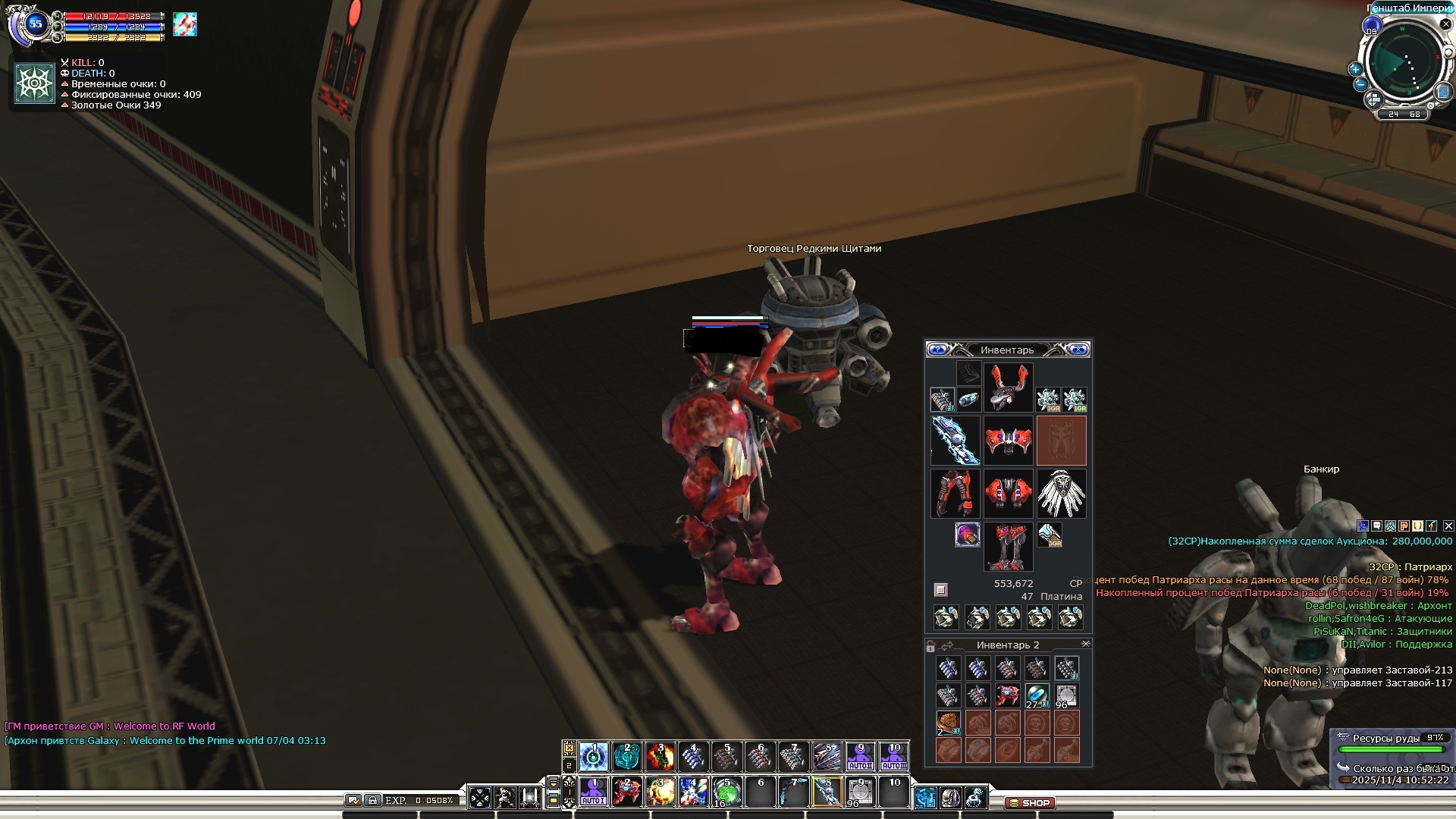Viewport: 1456px width, 819px height.
Task: Activate the AUTO I hotbar skill
Action: (594, 792)
